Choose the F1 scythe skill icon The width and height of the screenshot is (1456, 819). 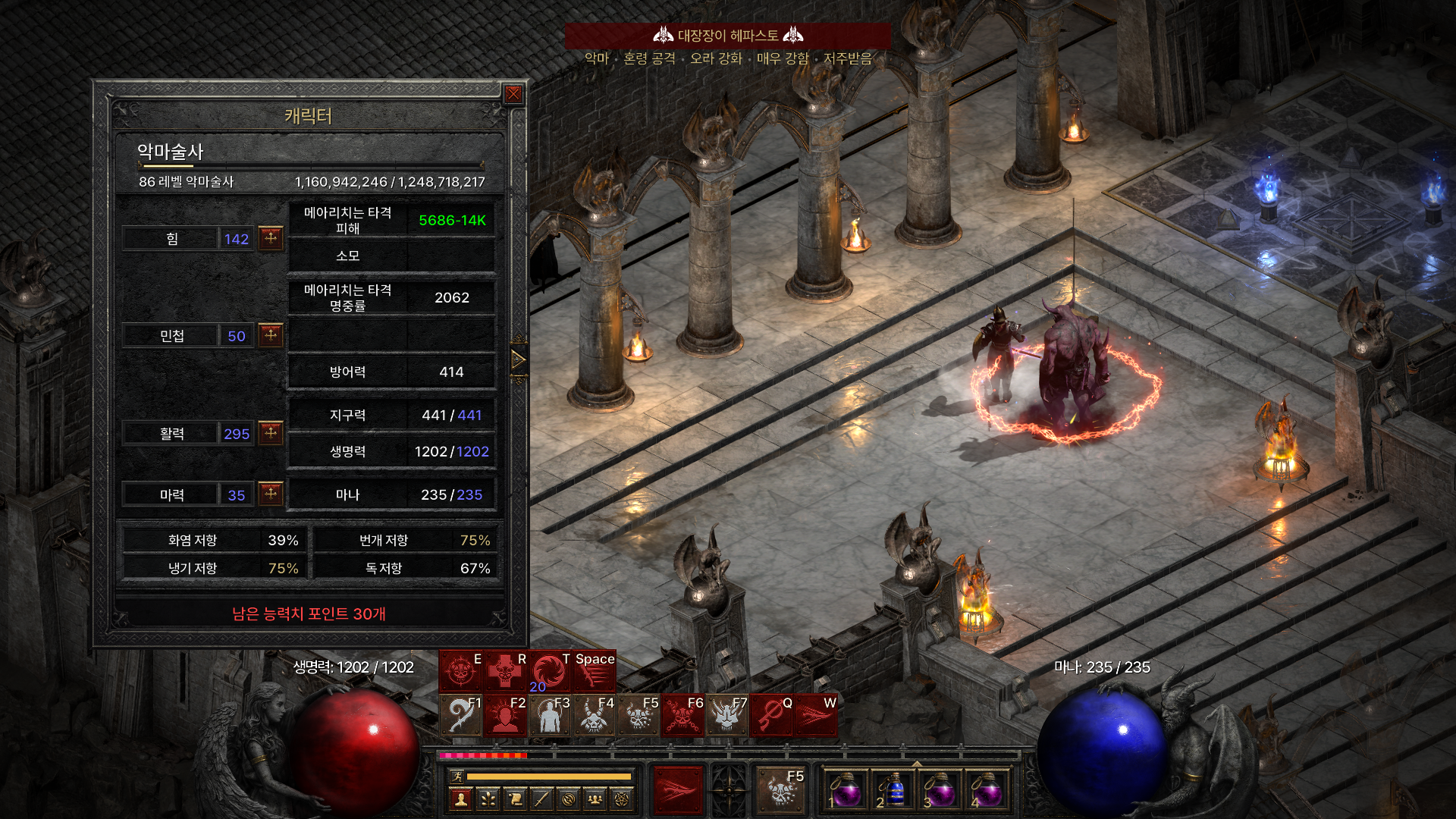[460, 715]
